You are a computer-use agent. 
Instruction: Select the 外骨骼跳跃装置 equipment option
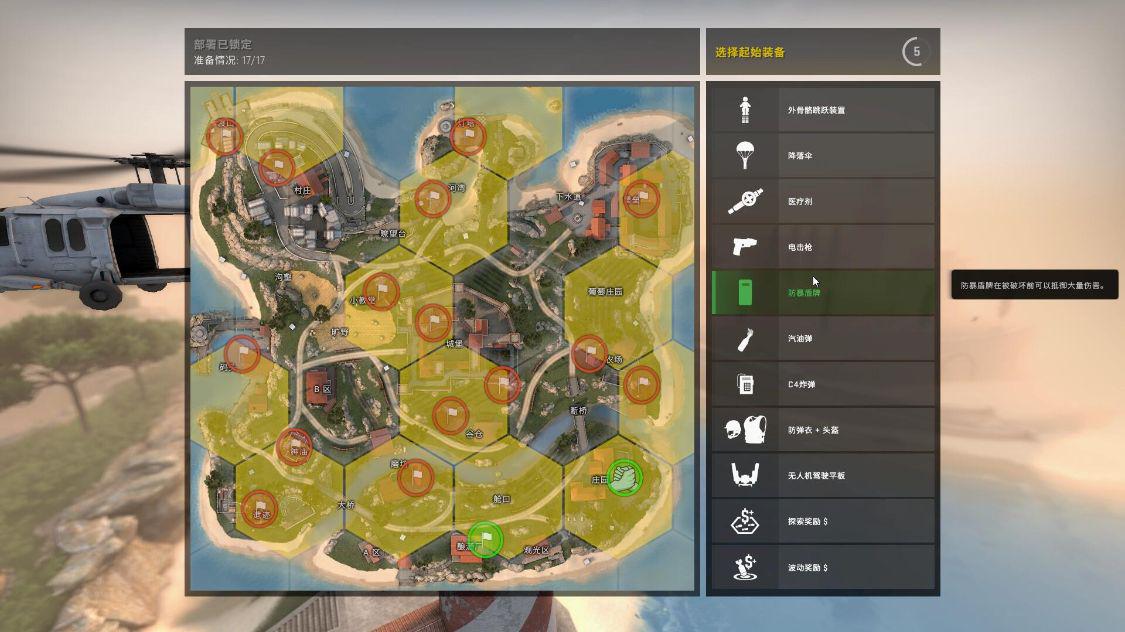tap(822, 110)
